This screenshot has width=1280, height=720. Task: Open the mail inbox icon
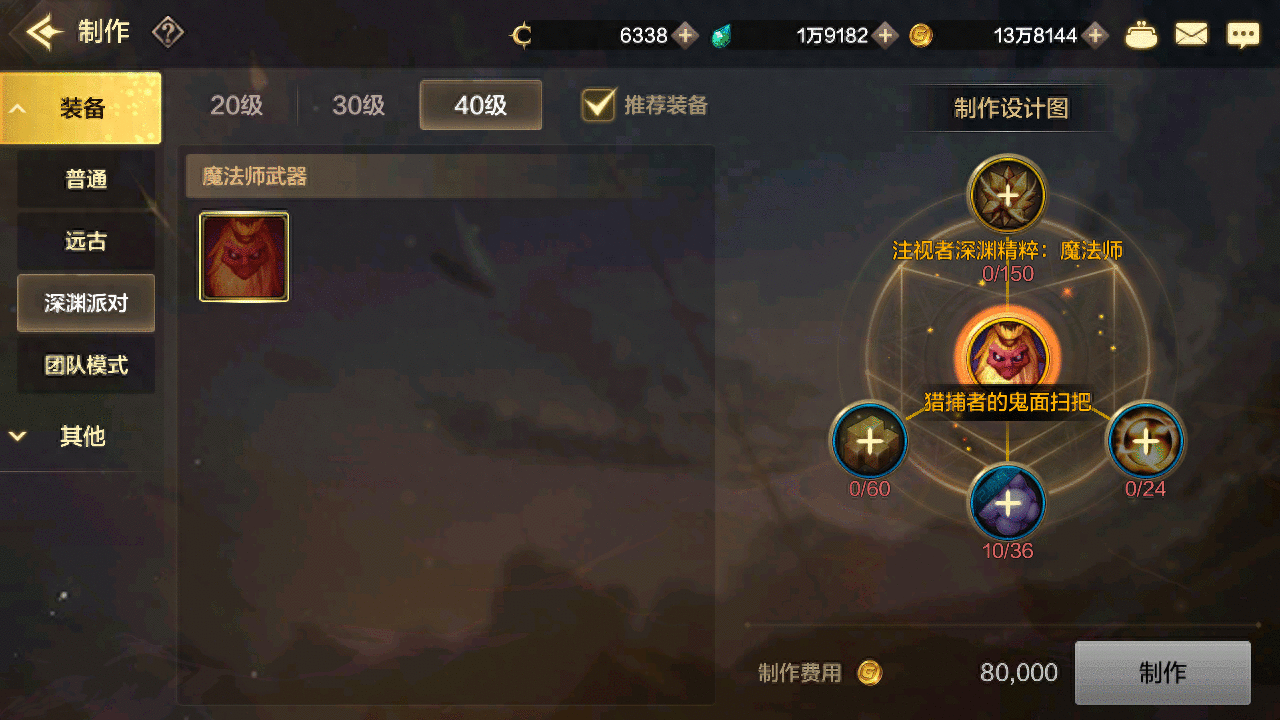[1192, 33]
